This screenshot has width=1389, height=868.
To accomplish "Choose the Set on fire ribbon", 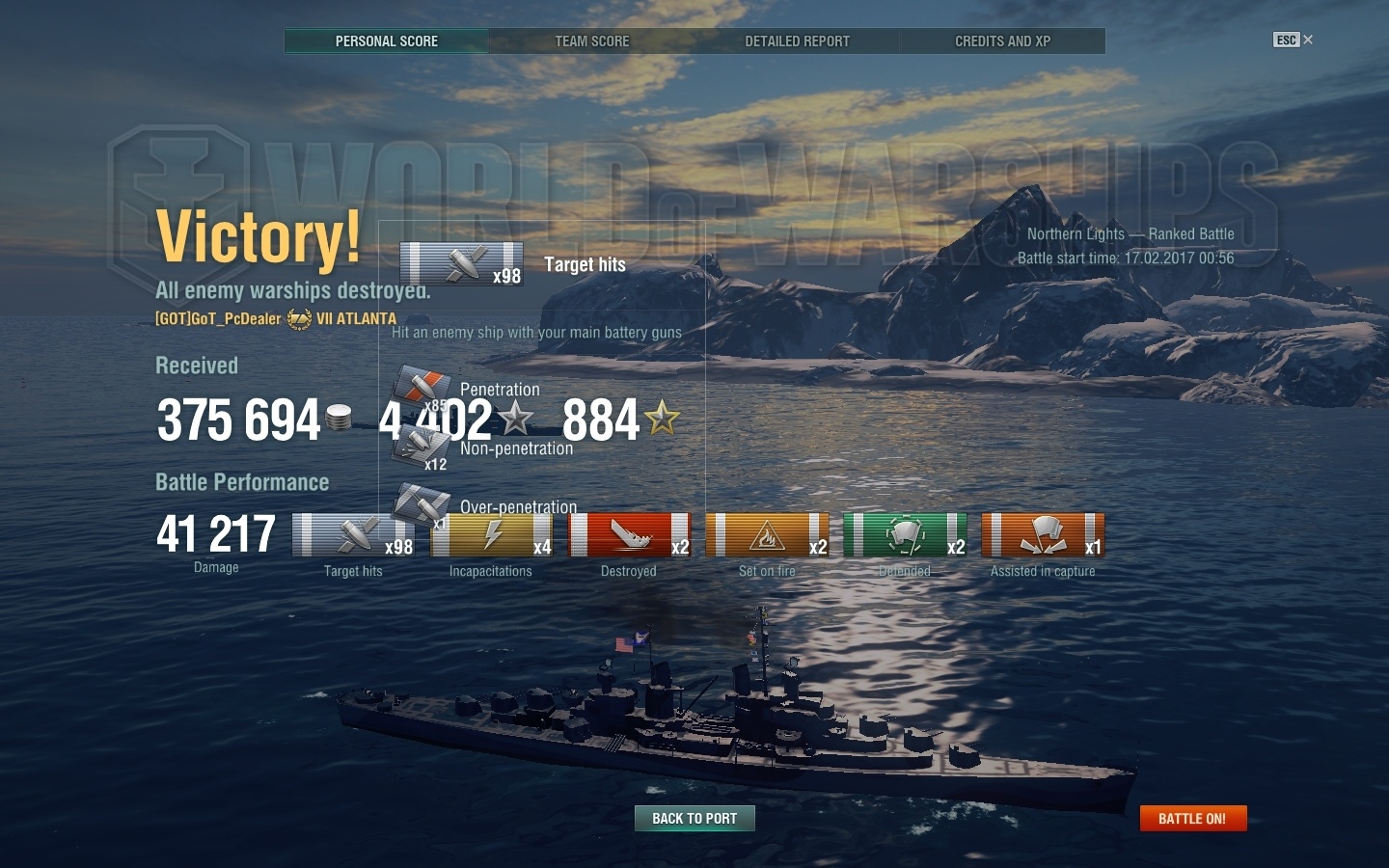I will click(767, 535).
